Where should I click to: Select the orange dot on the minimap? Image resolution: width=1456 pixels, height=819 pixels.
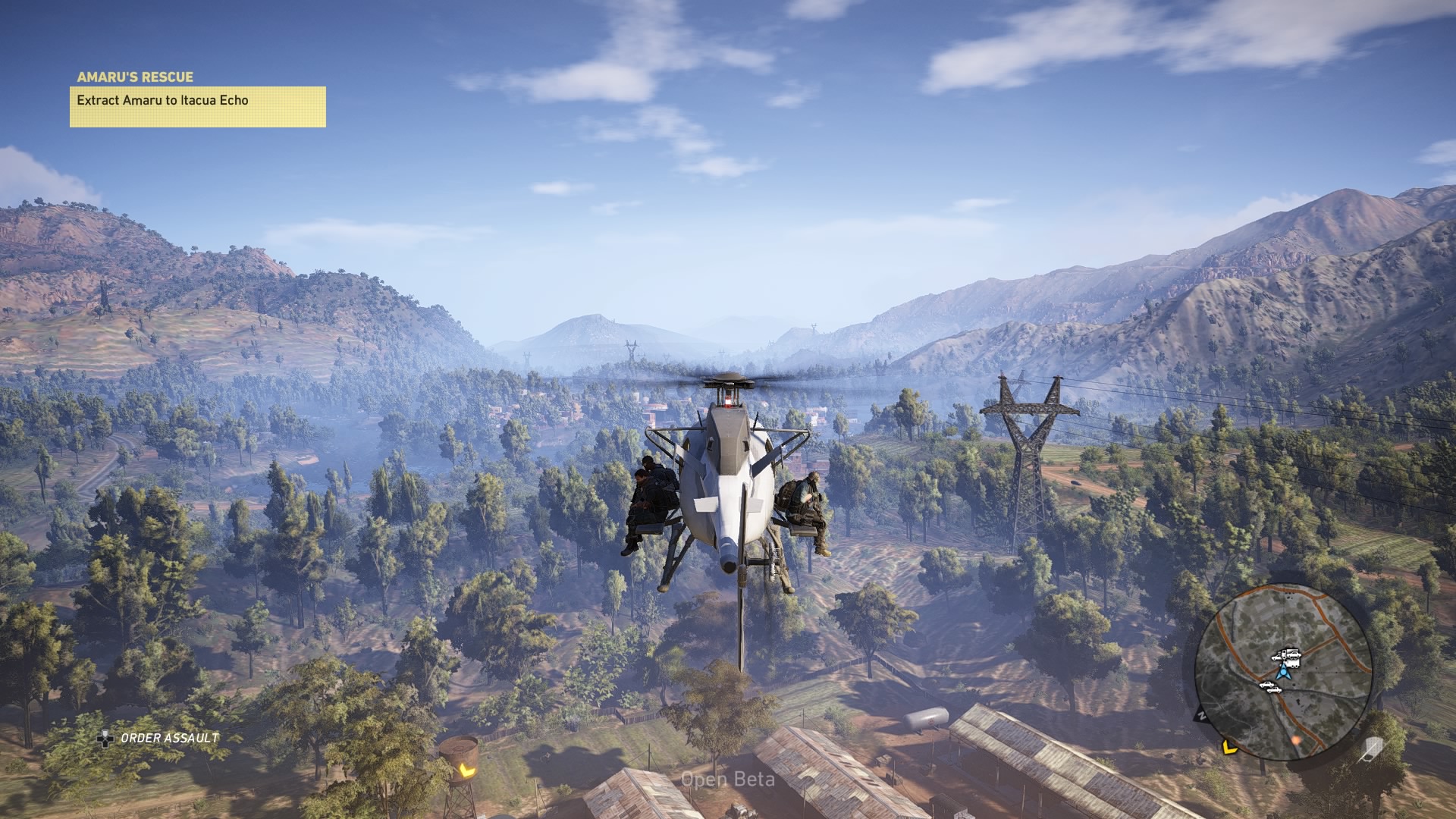click(1296, 738)
